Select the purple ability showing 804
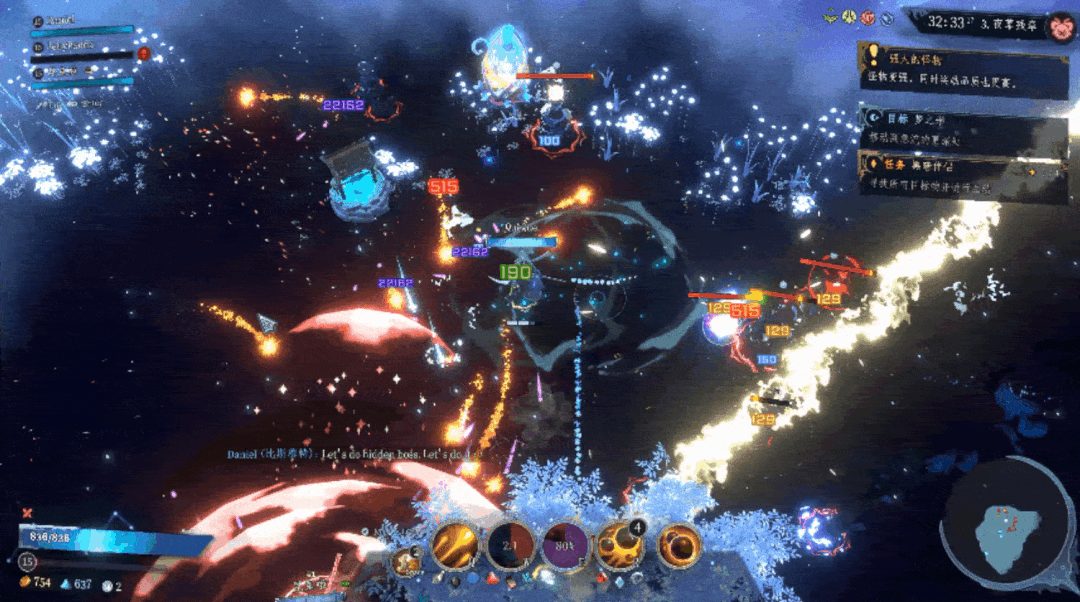The height and width of the screenshot is (602, 1080). point(566,546)
